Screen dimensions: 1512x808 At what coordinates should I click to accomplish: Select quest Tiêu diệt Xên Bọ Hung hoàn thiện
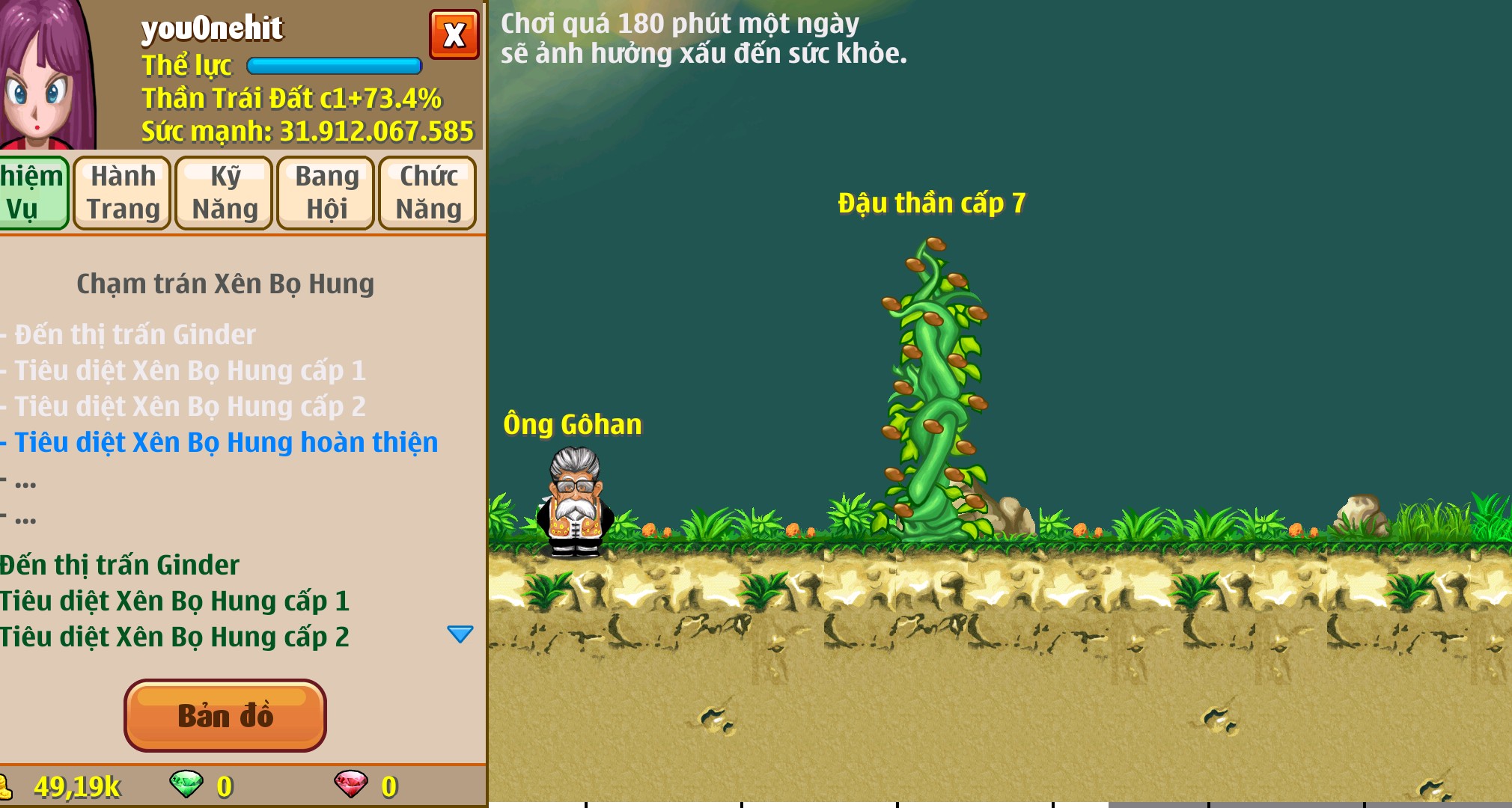click(x=220, y=442)
